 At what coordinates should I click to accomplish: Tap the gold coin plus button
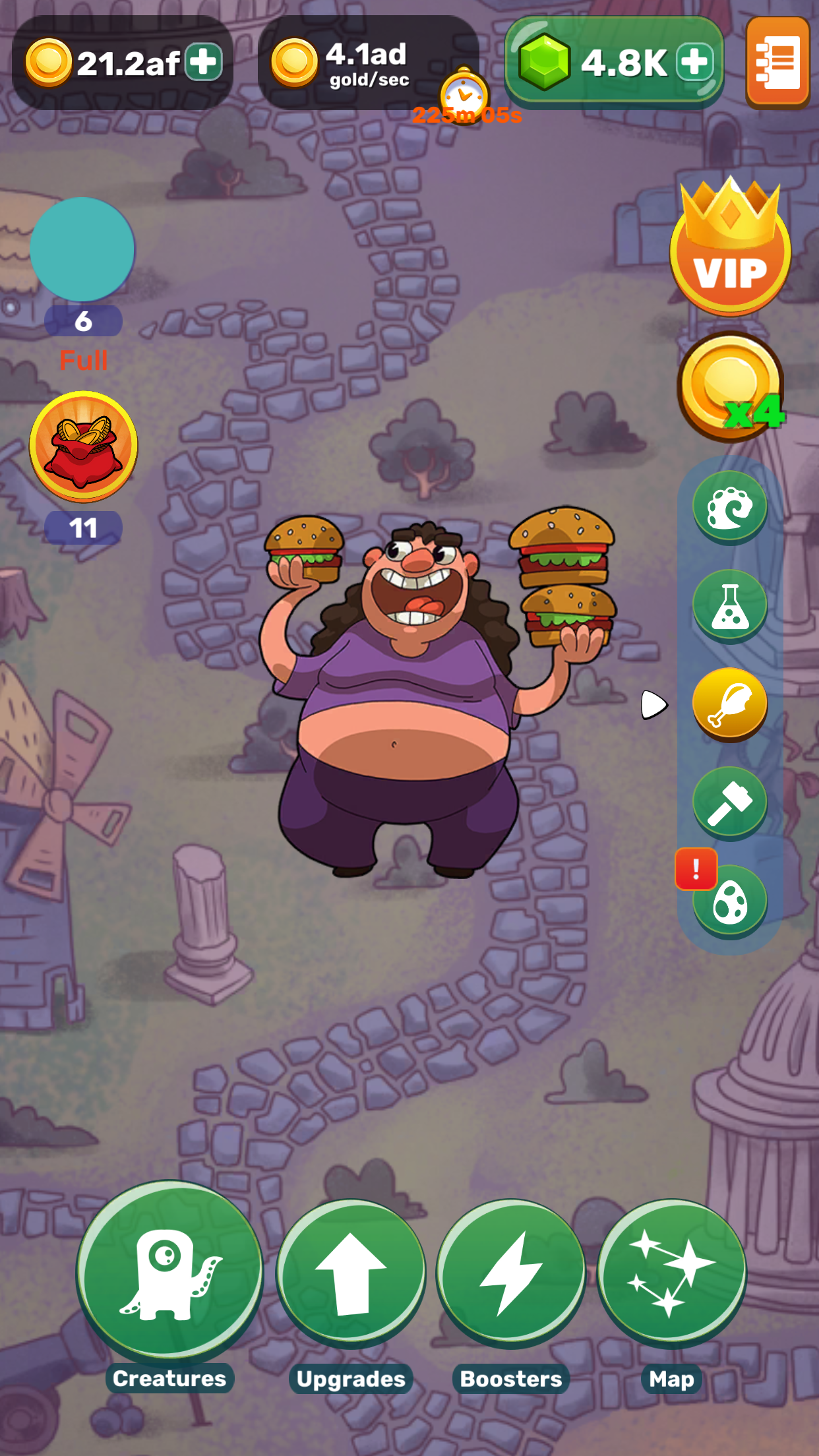204,63
